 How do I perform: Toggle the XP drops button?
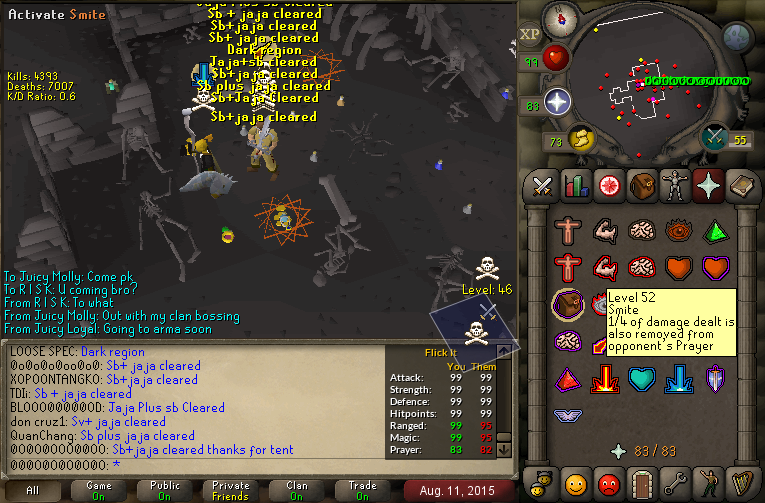coord(530,33)
